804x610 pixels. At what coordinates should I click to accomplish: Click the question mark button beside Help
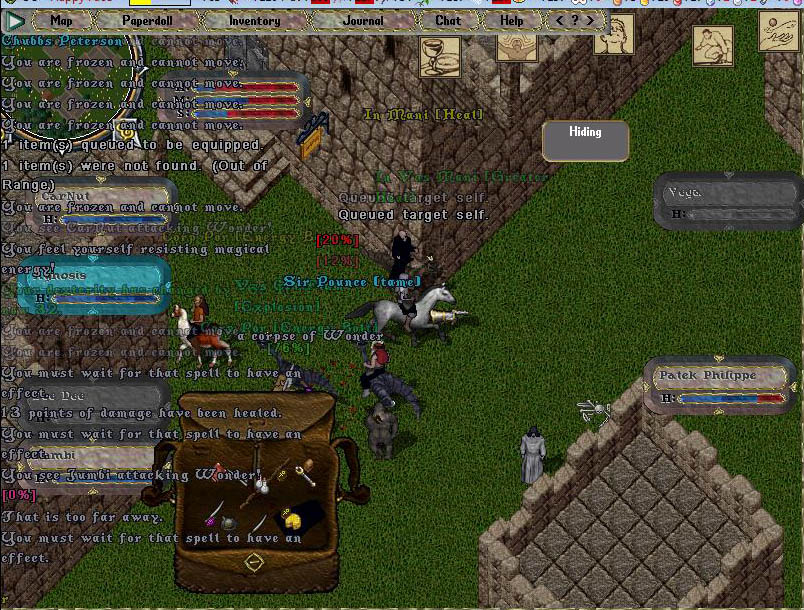point(575,20)
